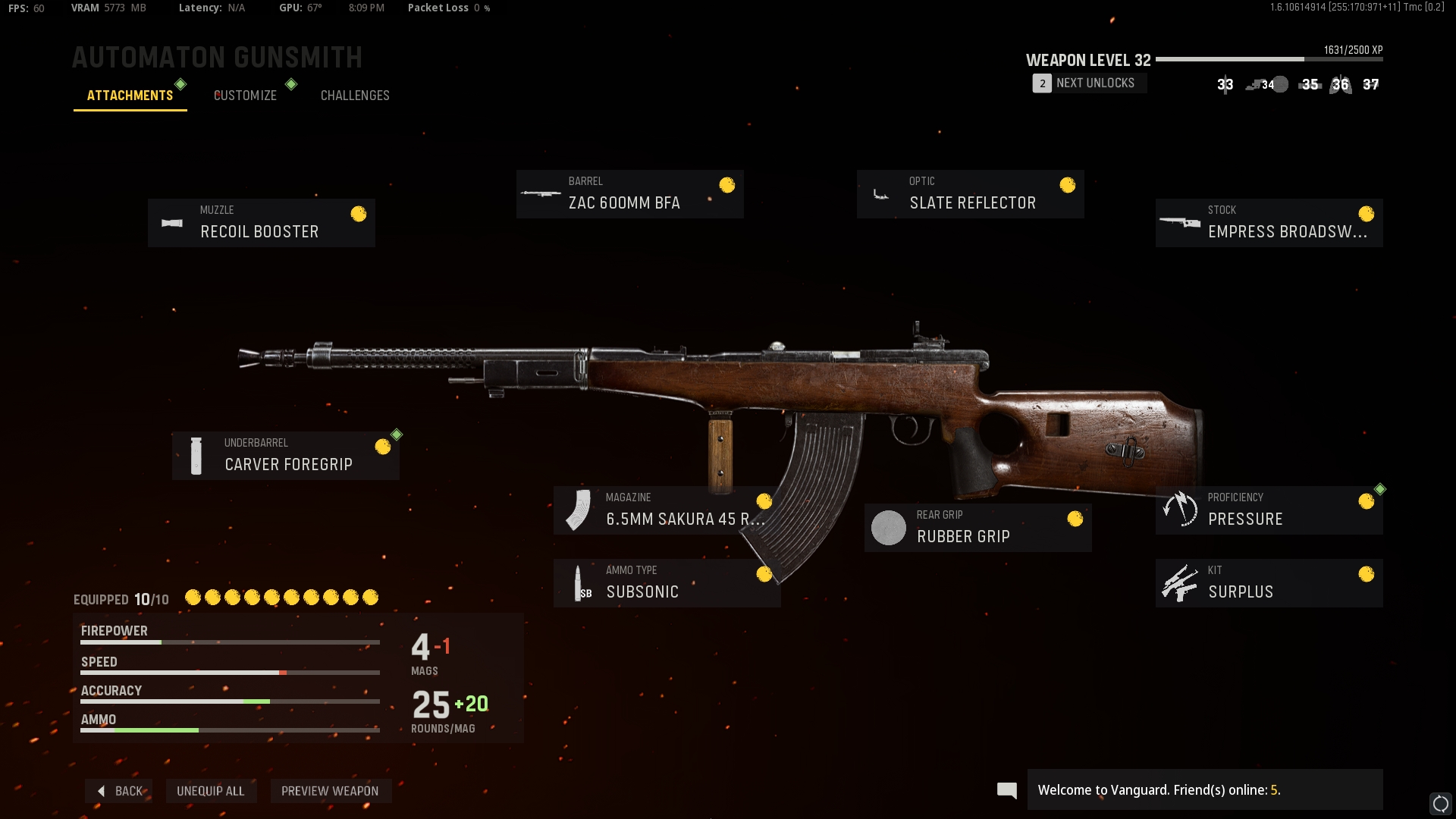This screenshot has width=1456, height=819.
Task: Unequip all attachments
Action: (x=211, y=791)
